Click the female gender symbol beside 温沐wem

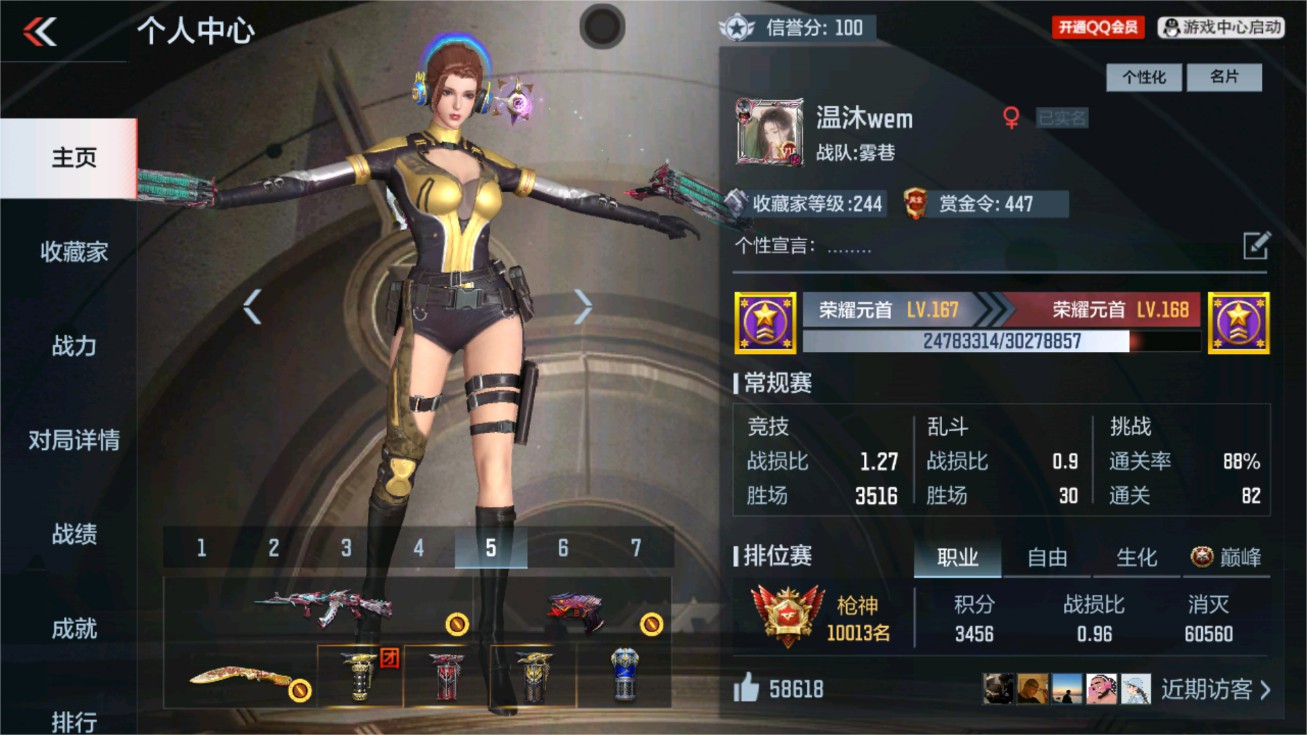1013,117
